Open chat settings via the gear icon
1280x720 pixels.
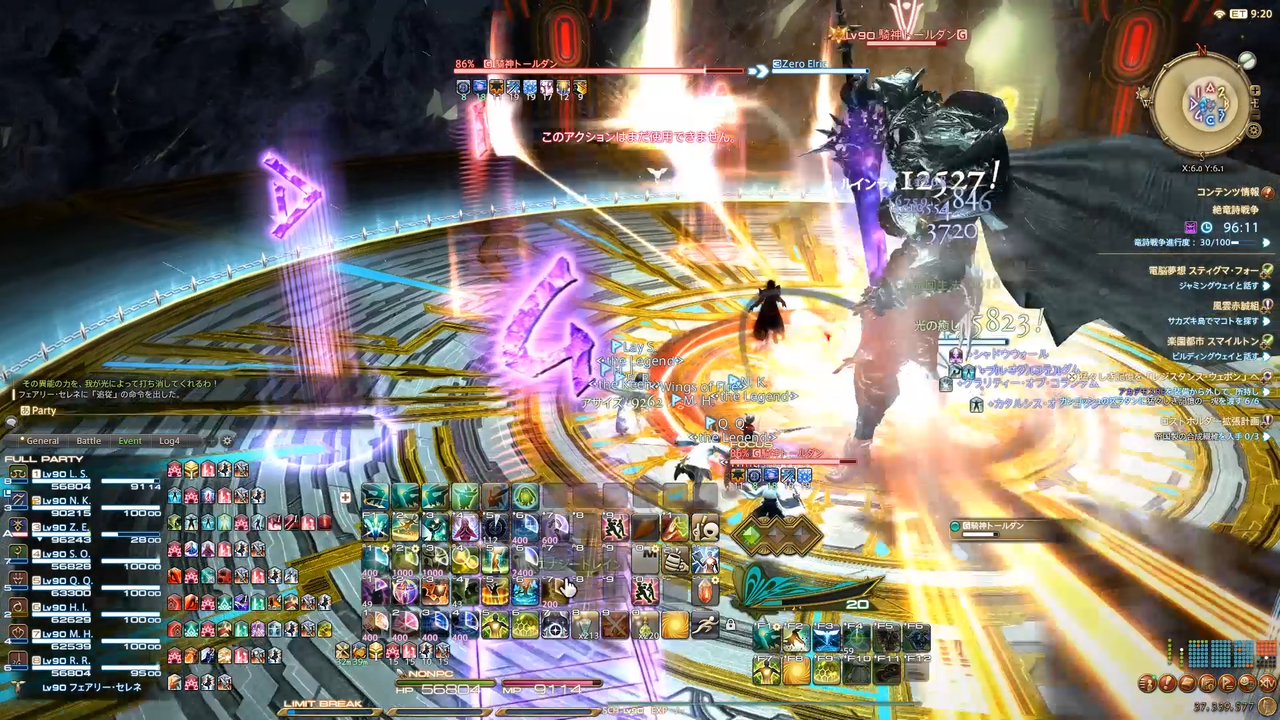(227, 440)
